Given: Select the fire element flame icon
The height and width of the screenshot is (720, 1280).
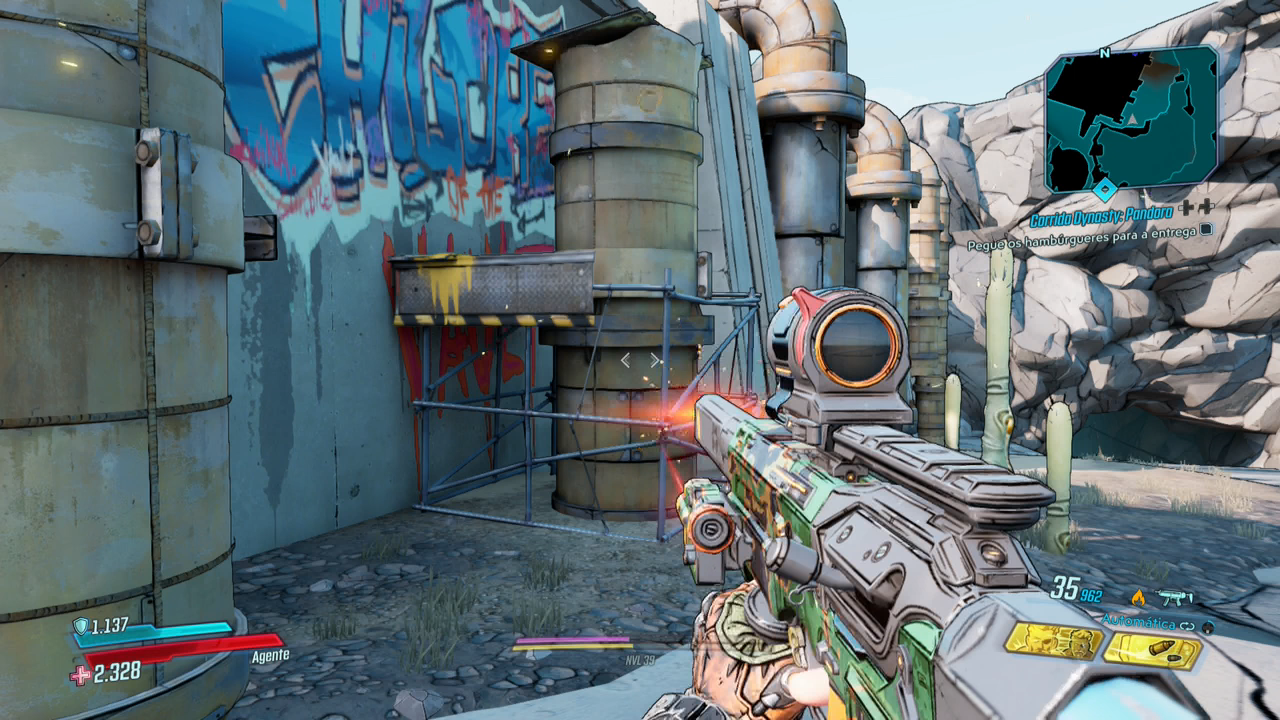Looking at the screenshot, I should 1137,597.
